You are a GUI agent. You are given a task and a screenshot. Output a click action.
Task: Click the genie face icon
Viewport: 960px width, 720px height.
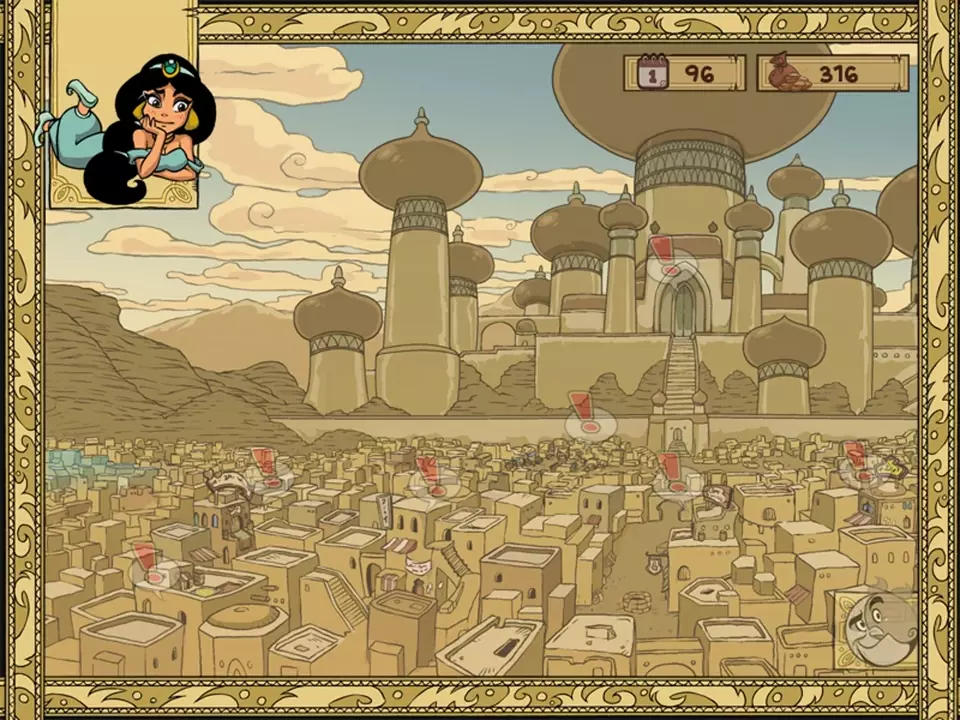click(880, 628)
